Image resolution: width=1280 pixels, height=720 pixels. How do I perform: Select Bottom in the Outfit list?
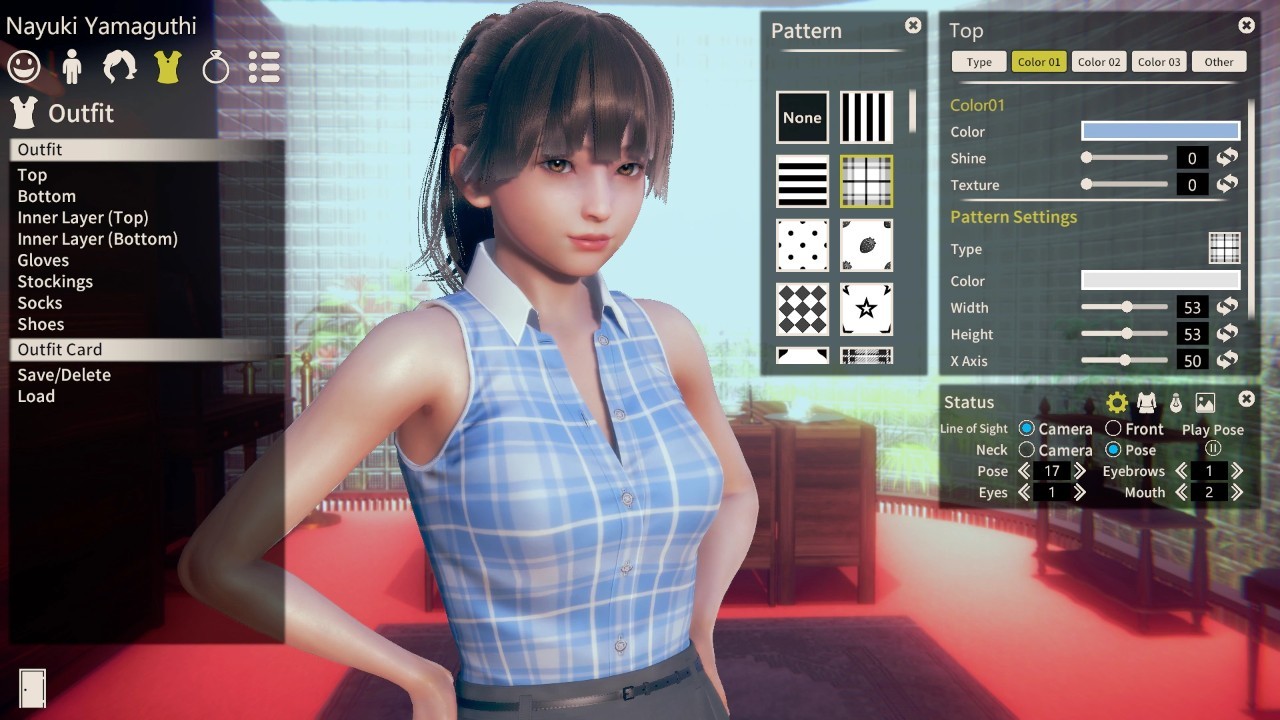click(46, 196)
